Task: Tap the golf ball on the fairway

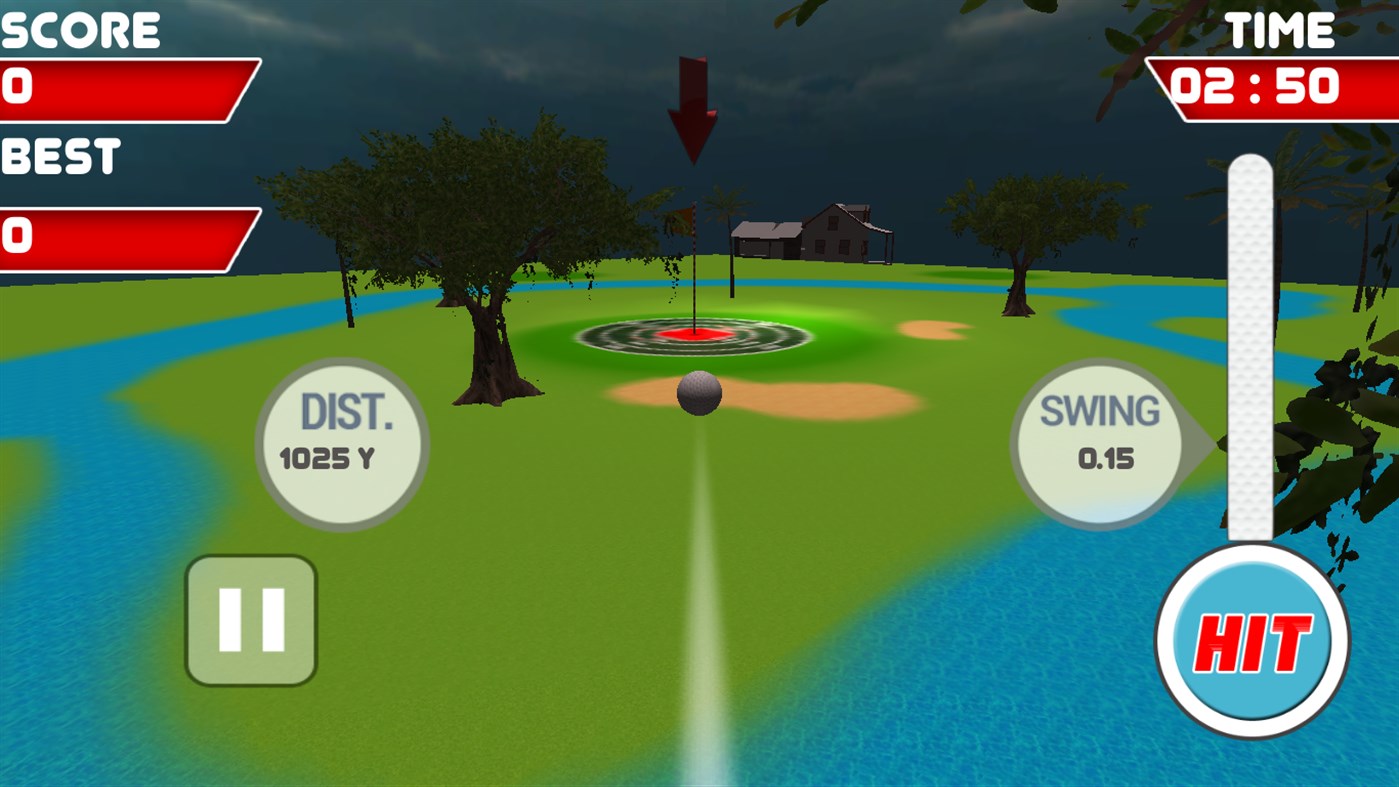Action: point(697,393)
